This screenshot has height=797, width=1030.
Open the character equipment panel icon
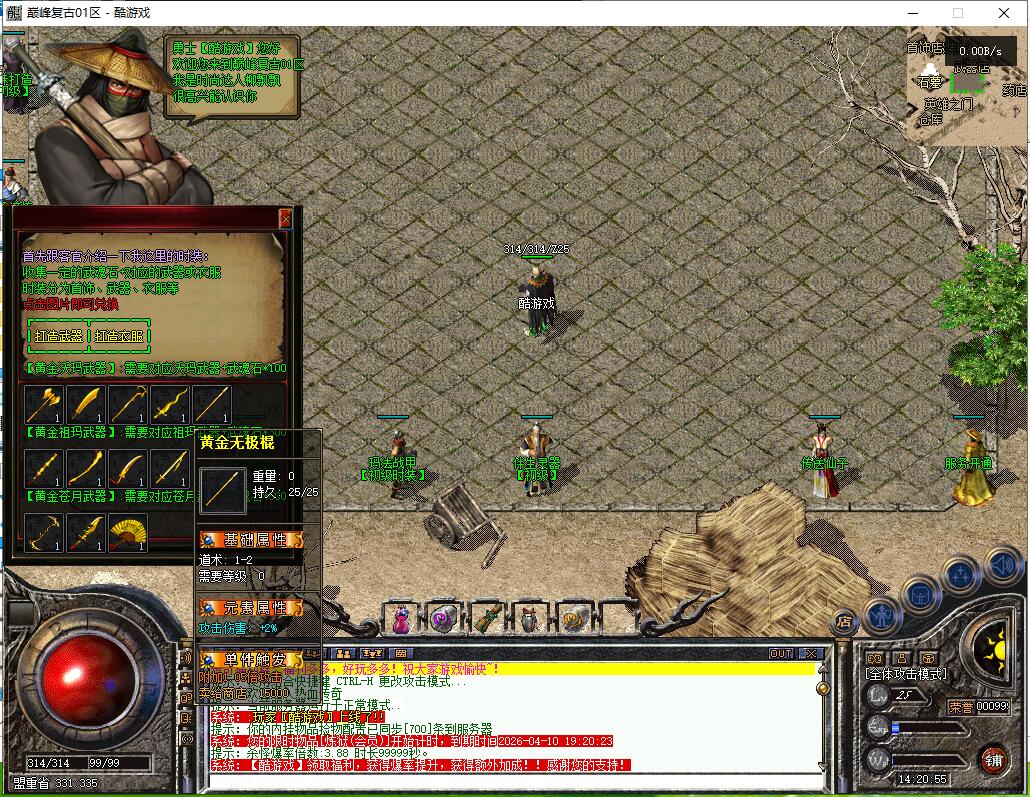(883, 614)
